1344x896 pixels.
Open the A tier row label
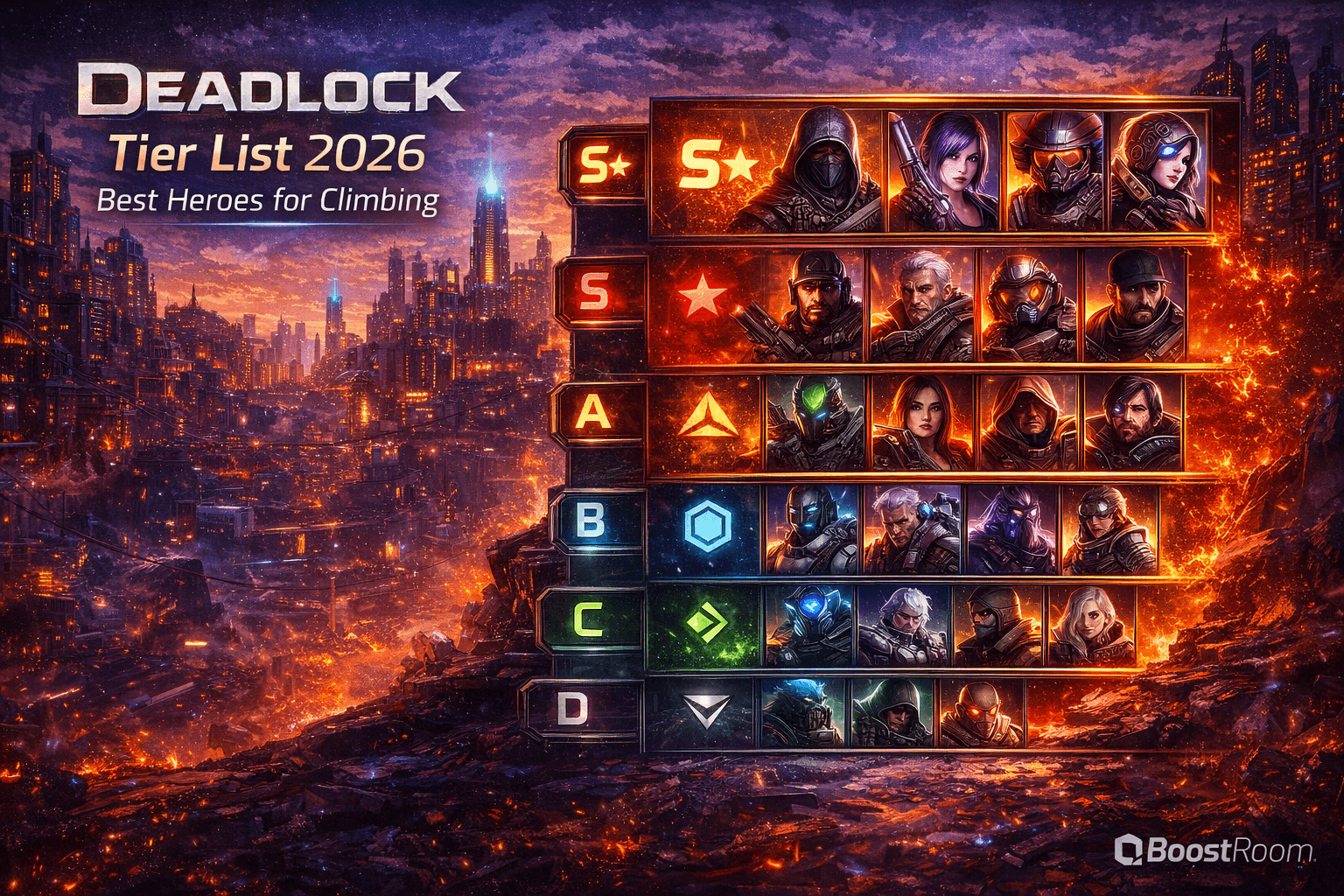point(593,412)
